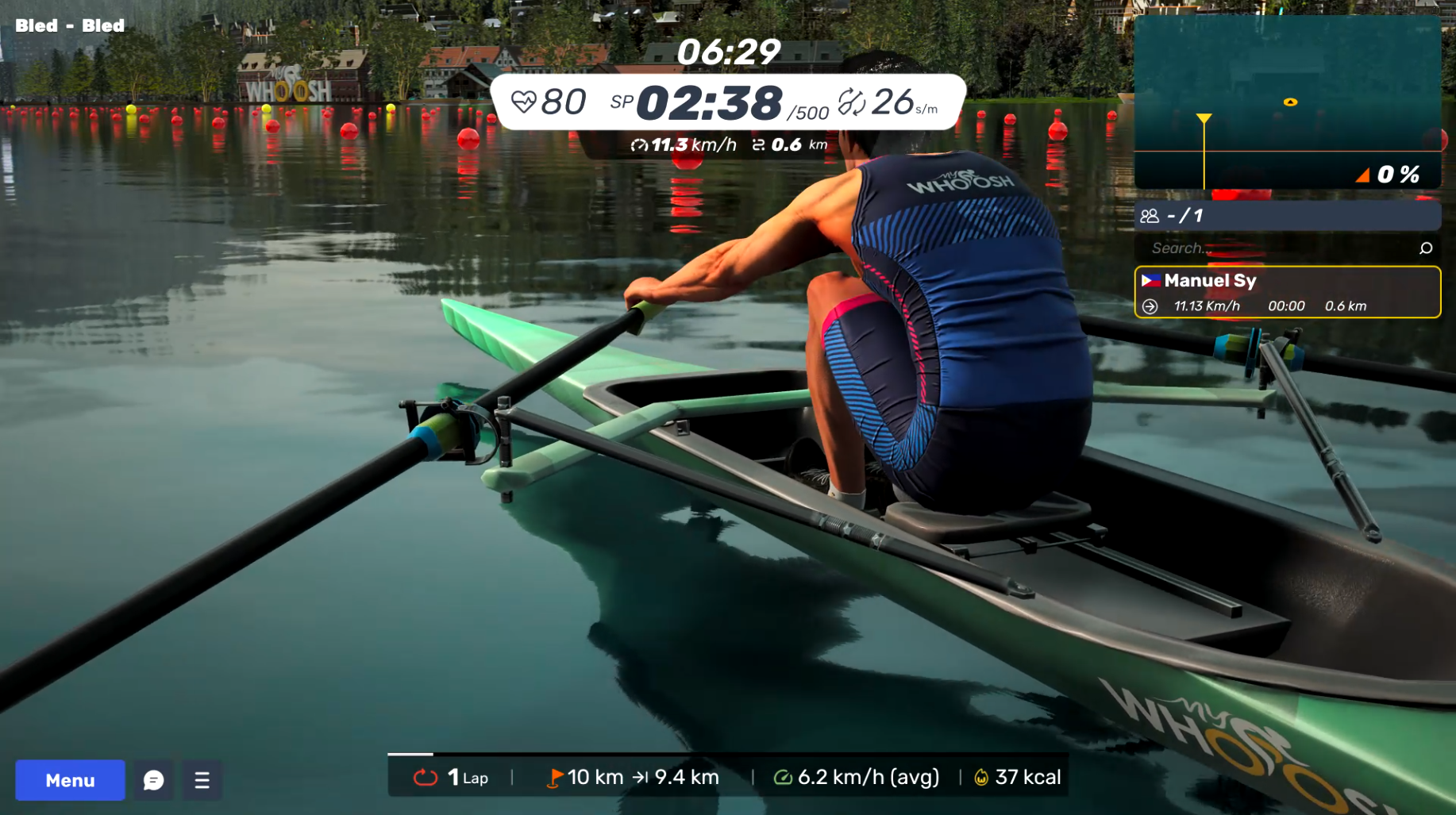Click the distance remaining icon beside 9.4 km
The height and width of the screenshot is (815, 1456).
click(642, 777)
